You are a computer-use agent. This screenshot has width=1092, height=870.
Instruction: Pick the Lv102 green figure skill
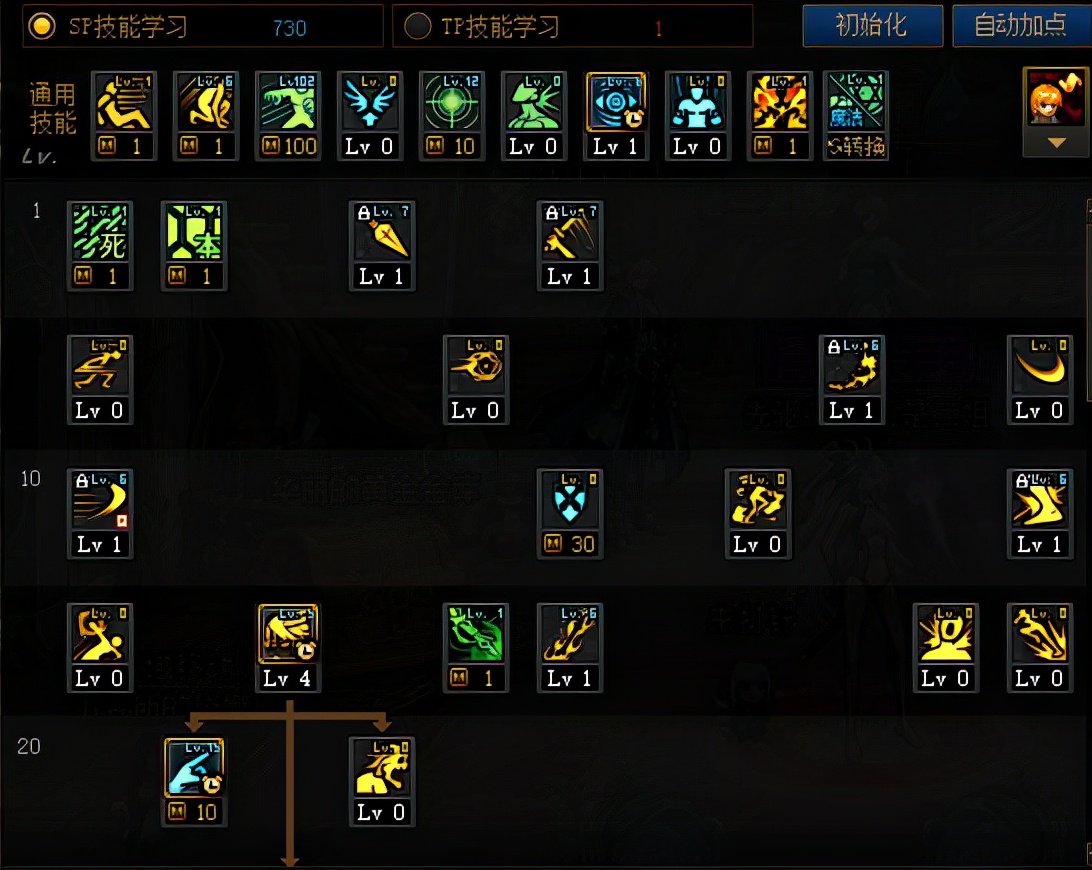[x=288, y=105]
